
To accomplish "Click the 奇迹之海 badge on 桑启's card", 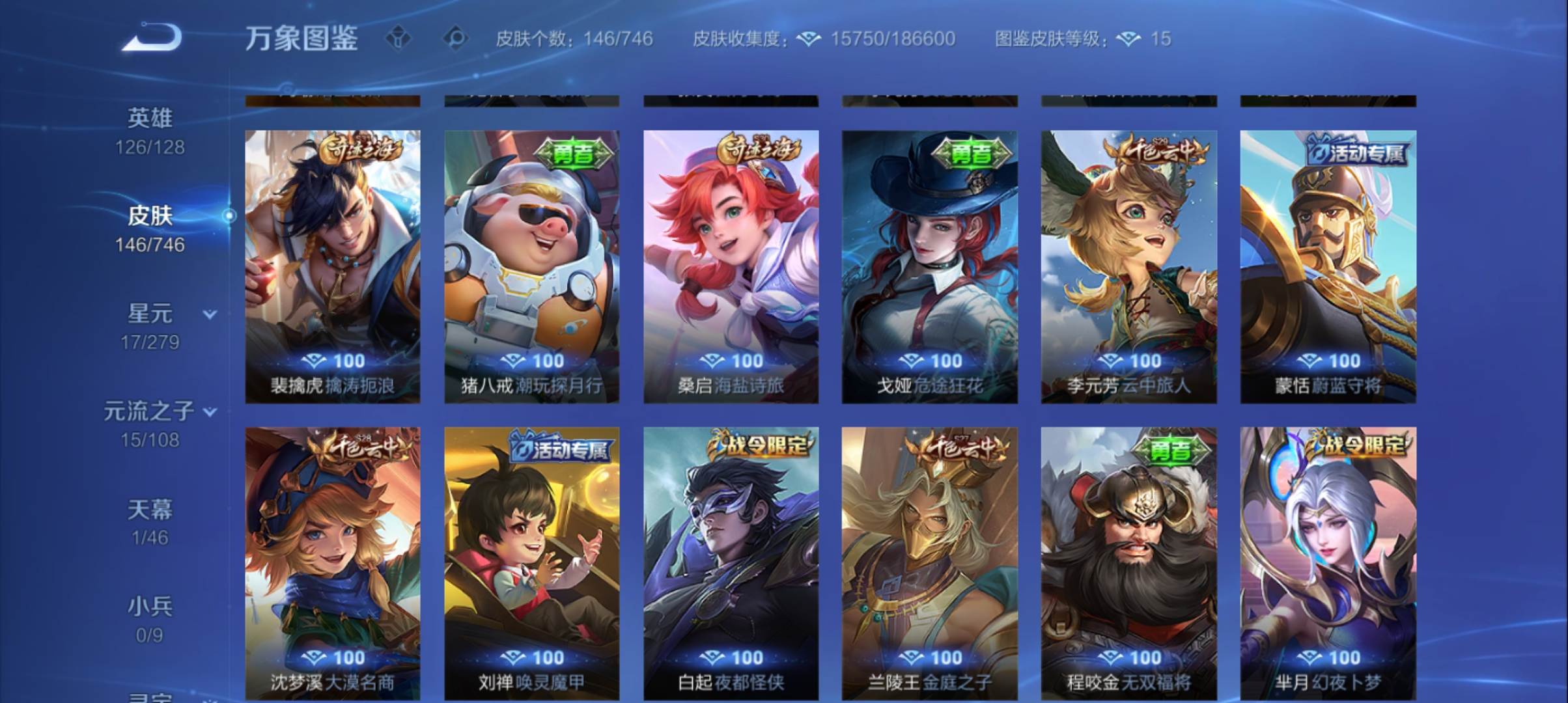I will (760, 148).
